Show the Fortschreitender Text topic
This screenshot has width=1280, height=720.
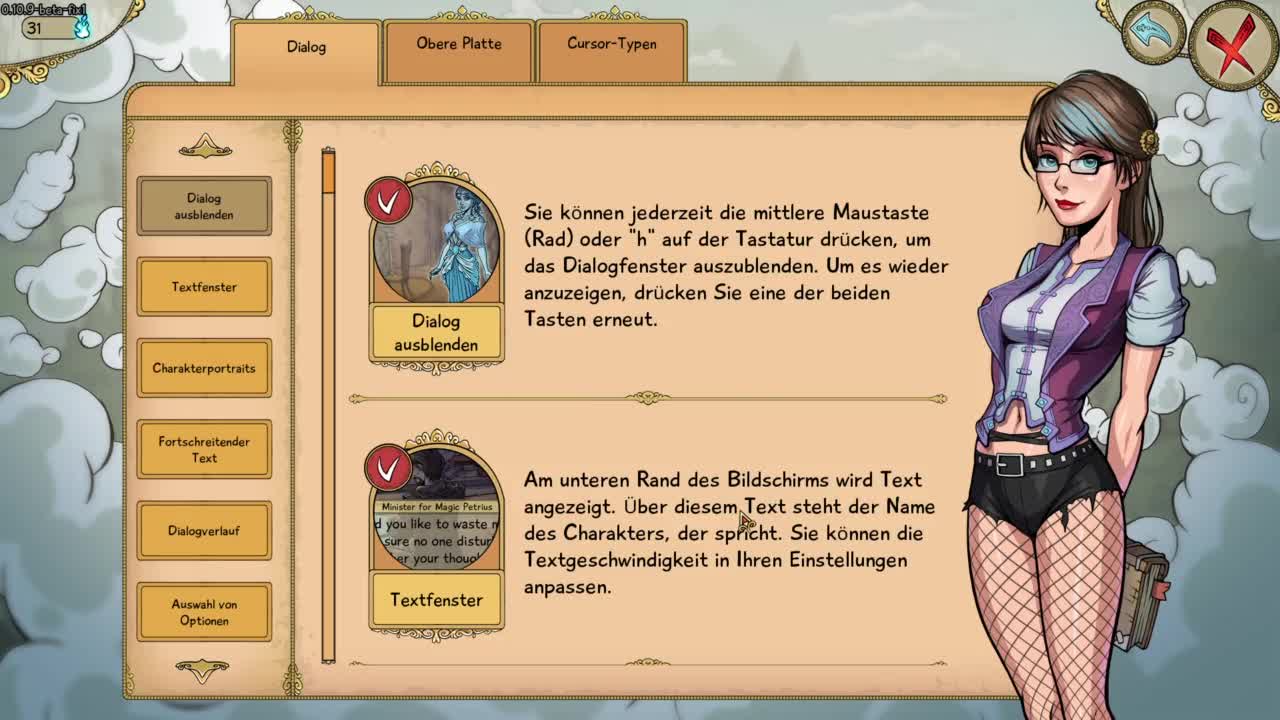[204, 449]
